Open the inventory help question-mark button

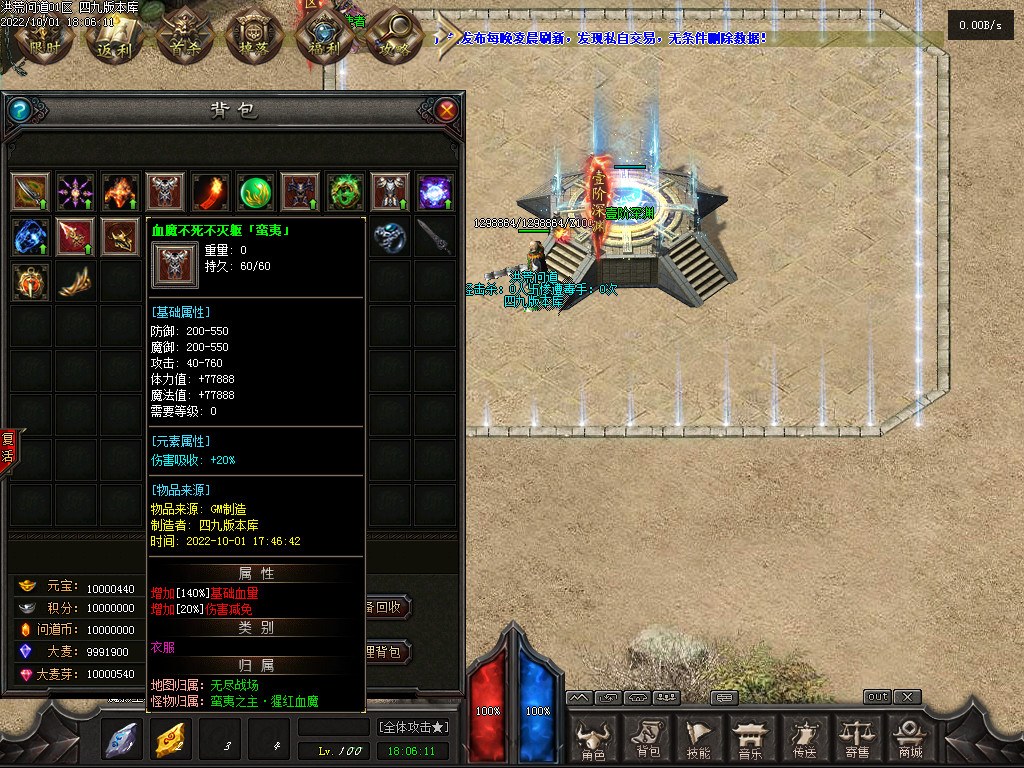pos(19,110)
